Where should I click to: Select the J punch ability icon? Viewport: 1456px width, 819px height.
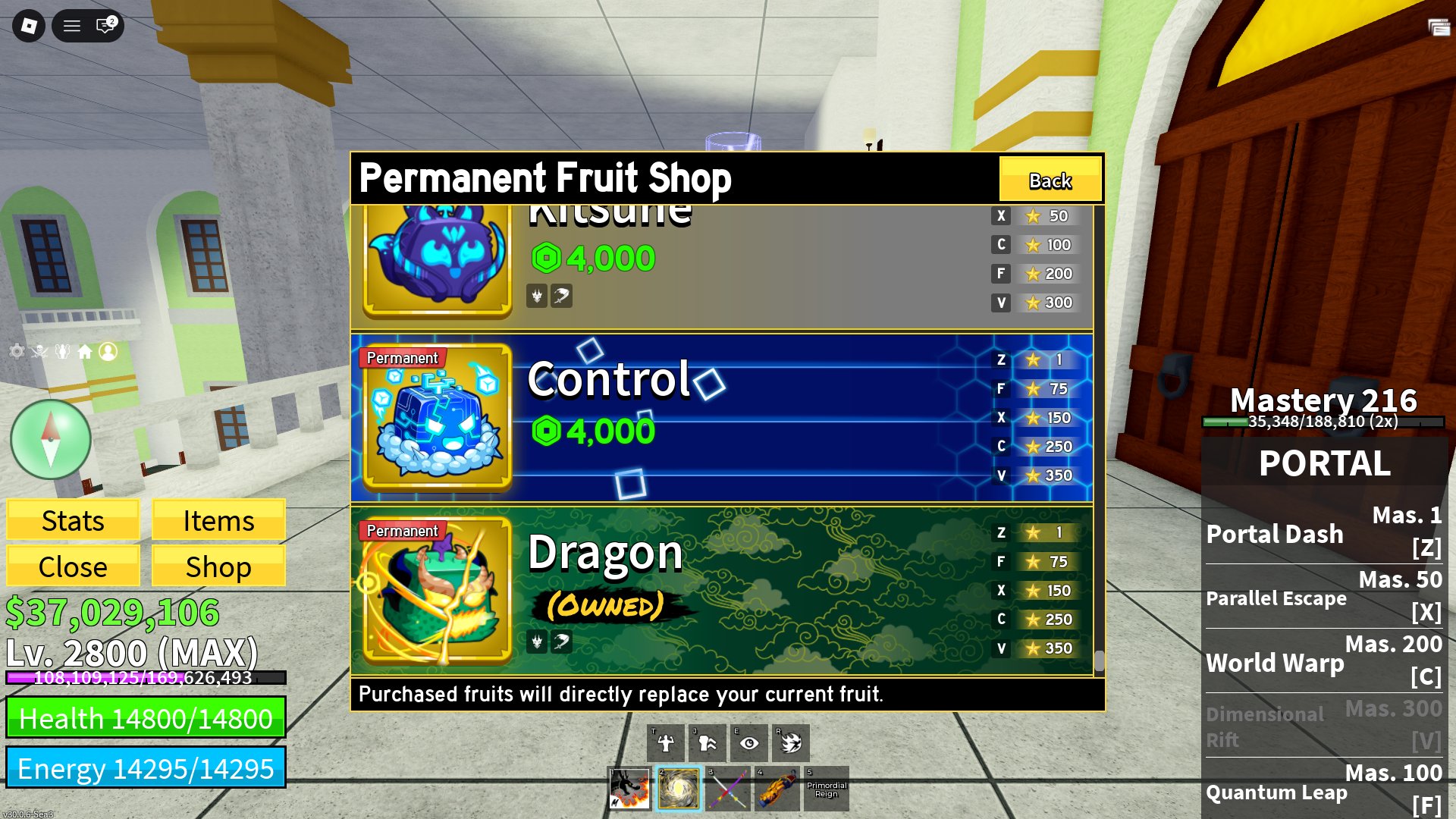(x=707, y=742)
